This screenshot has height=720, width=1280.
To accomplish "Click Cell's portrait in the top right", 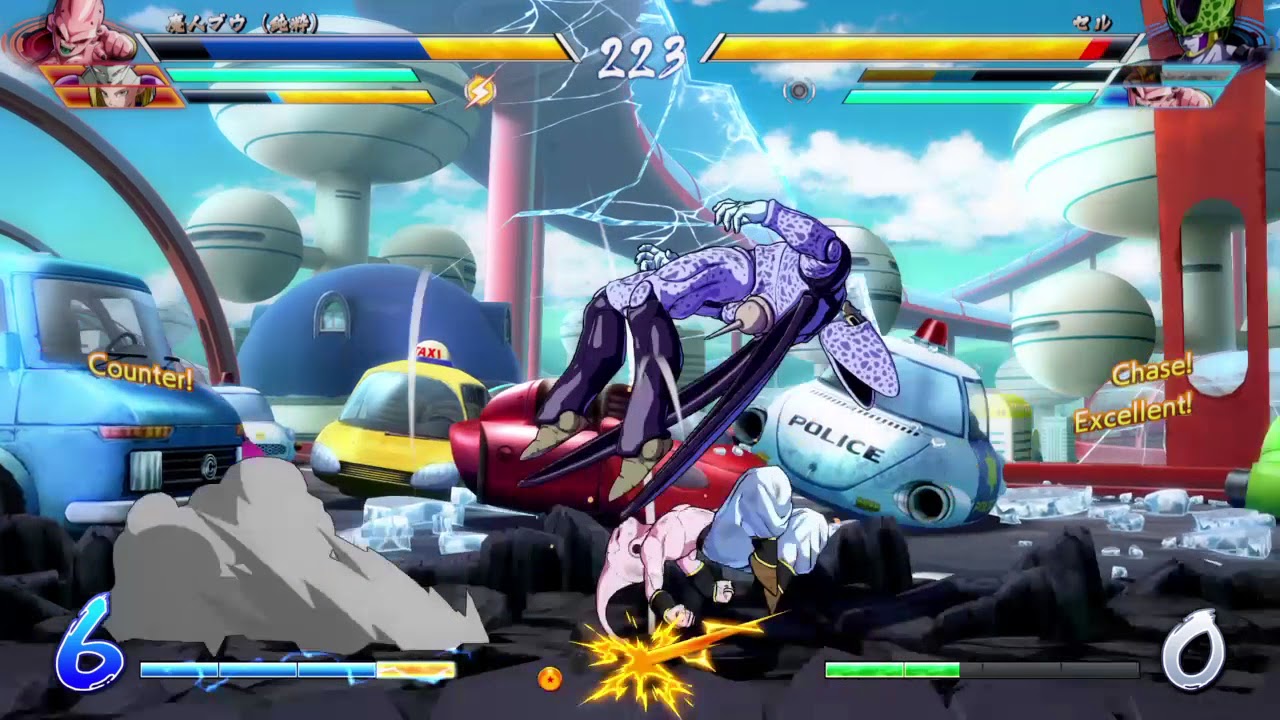I will [1205, 30].
